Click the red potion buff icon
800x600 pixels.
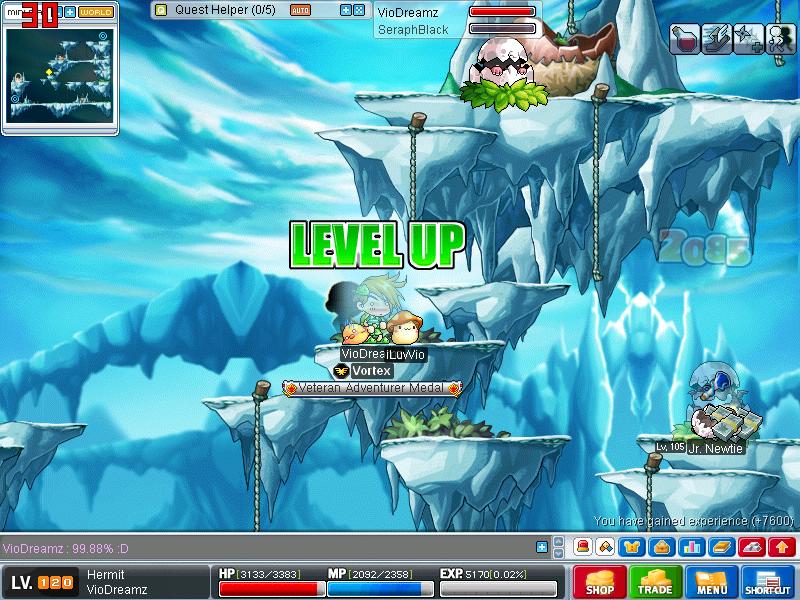tap(685, 39)
